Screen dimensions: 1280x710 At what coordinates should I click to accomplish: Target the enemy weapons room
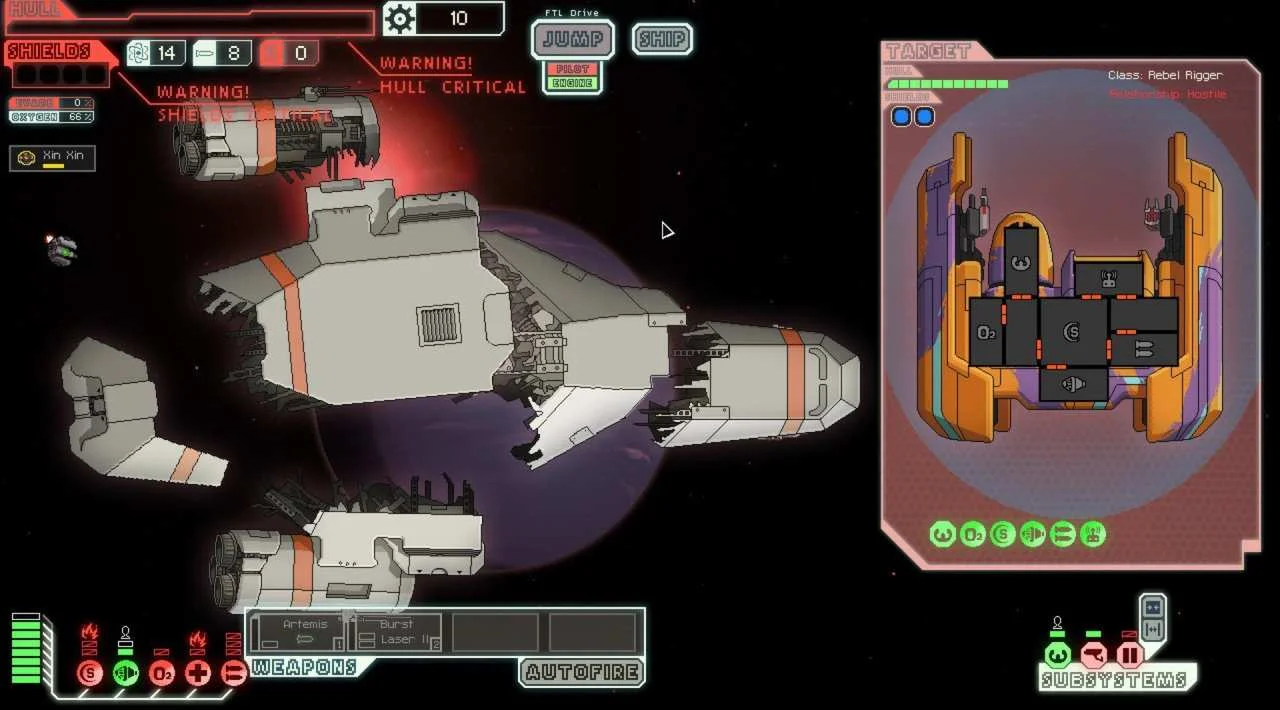point(1143,348)
